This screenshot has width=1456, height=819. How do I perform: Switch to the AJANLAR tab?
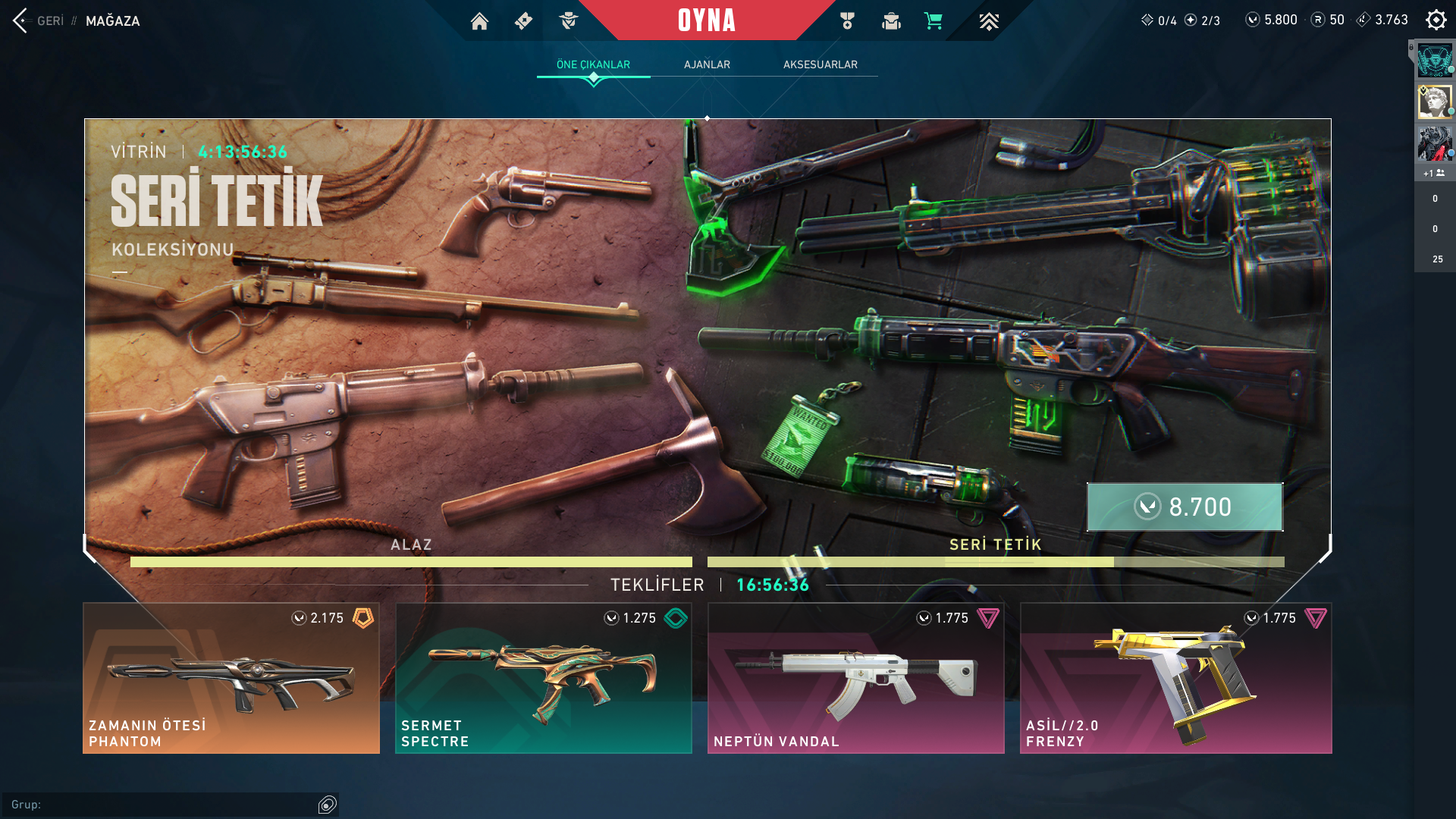coord(707,64)
